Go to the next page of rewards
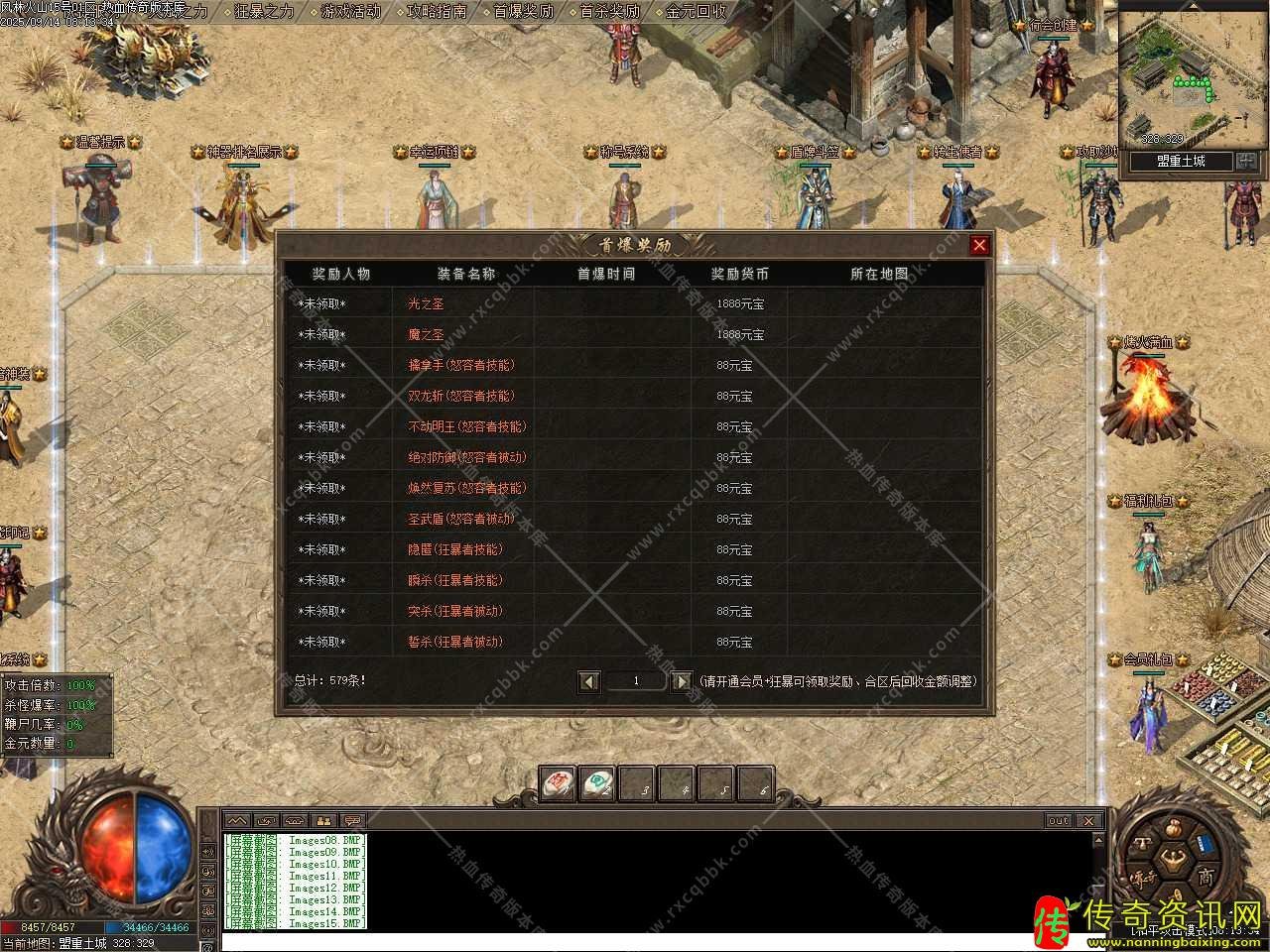This screenshot has height=952, width=1270. [x=681, y=681]
